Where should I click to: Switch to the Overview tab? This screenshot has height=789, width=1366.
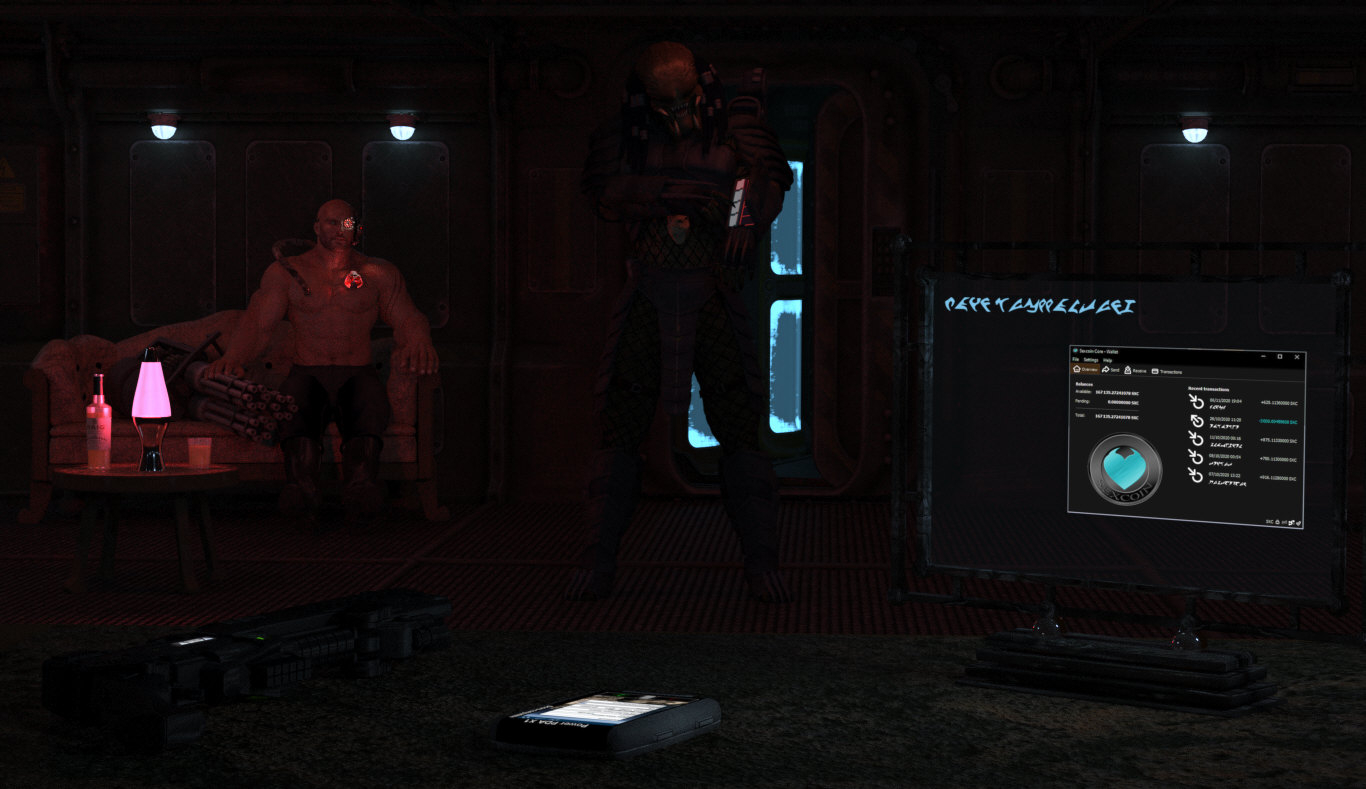(1085, 370)
